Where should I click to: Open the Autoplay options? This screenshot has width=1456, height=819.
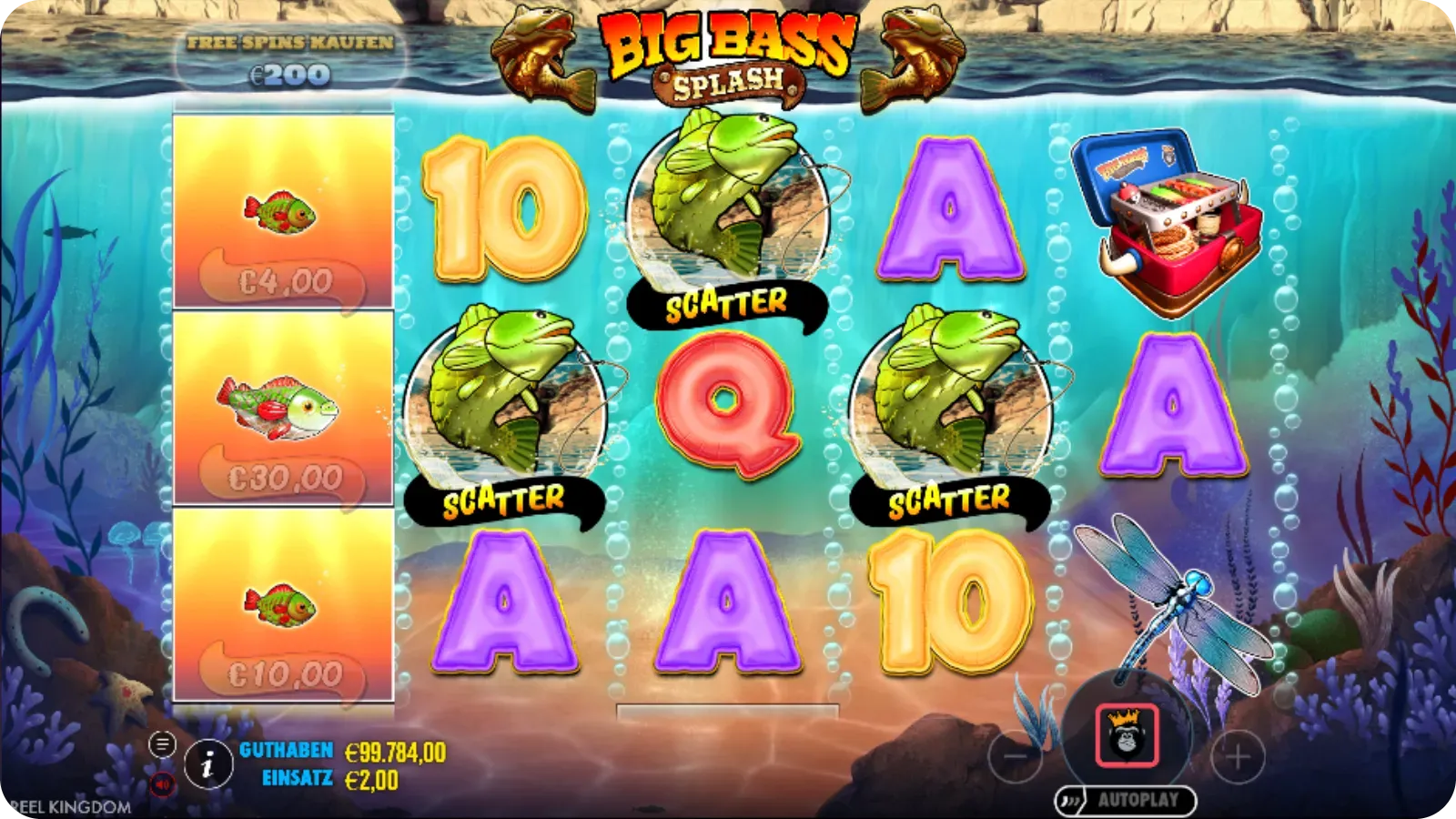point(1126,801)
